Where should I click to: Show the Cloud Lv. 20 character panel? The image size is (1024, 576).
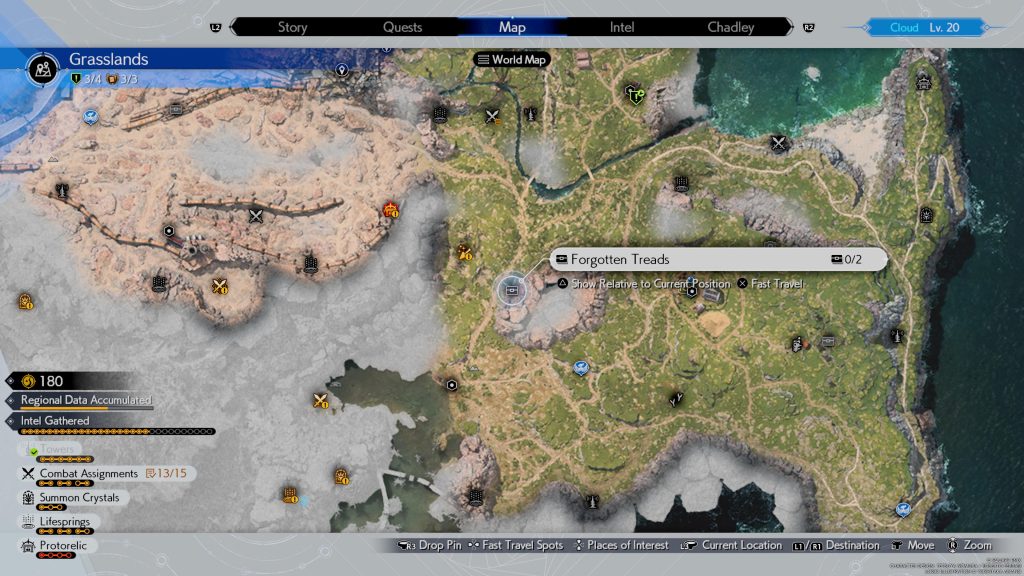point(923,27)
